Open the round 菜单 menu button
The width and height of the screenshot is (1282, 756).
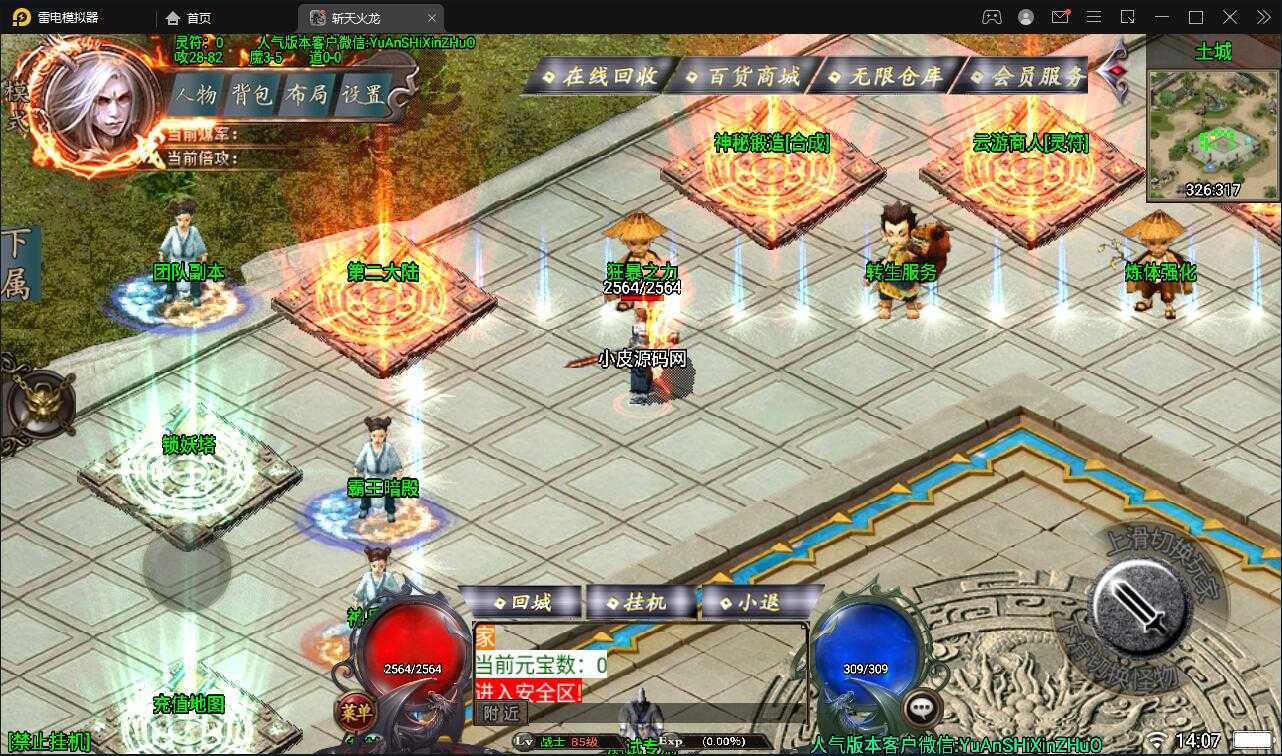click(x=355, y=712)
